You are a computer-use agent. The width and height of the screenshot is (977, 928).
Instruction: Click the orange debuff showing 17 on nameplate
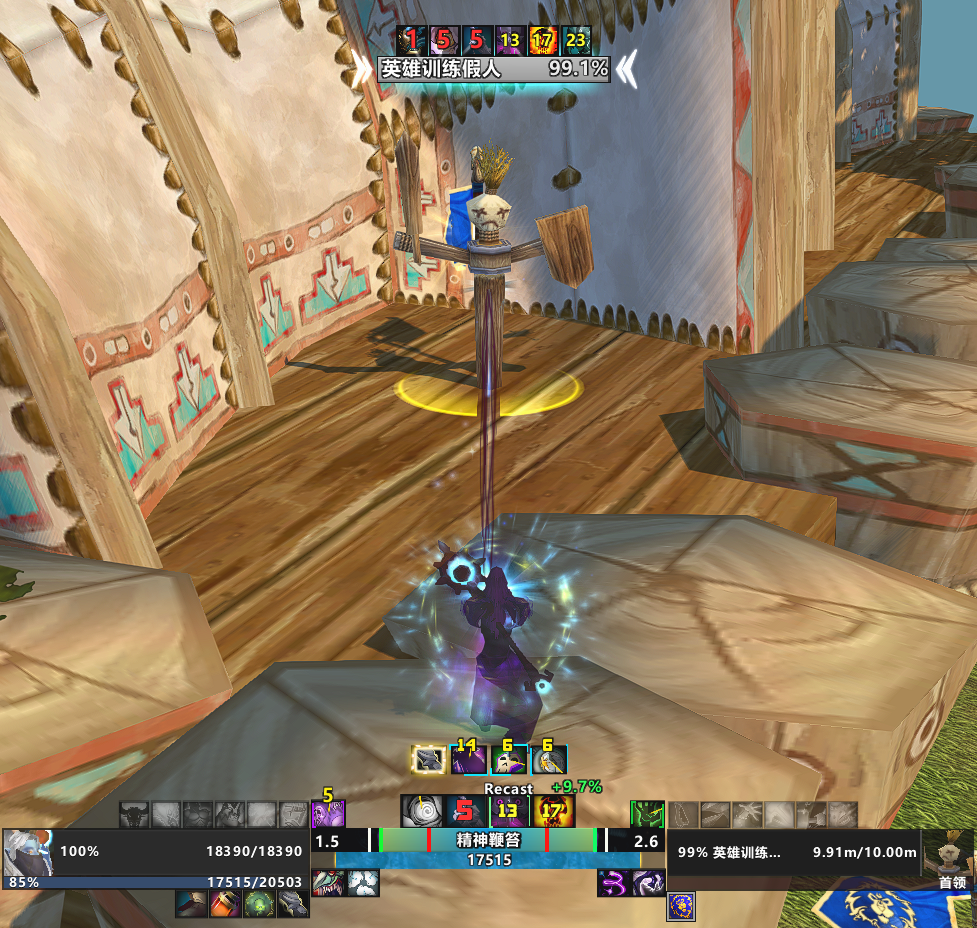click(x=543, y=41)
